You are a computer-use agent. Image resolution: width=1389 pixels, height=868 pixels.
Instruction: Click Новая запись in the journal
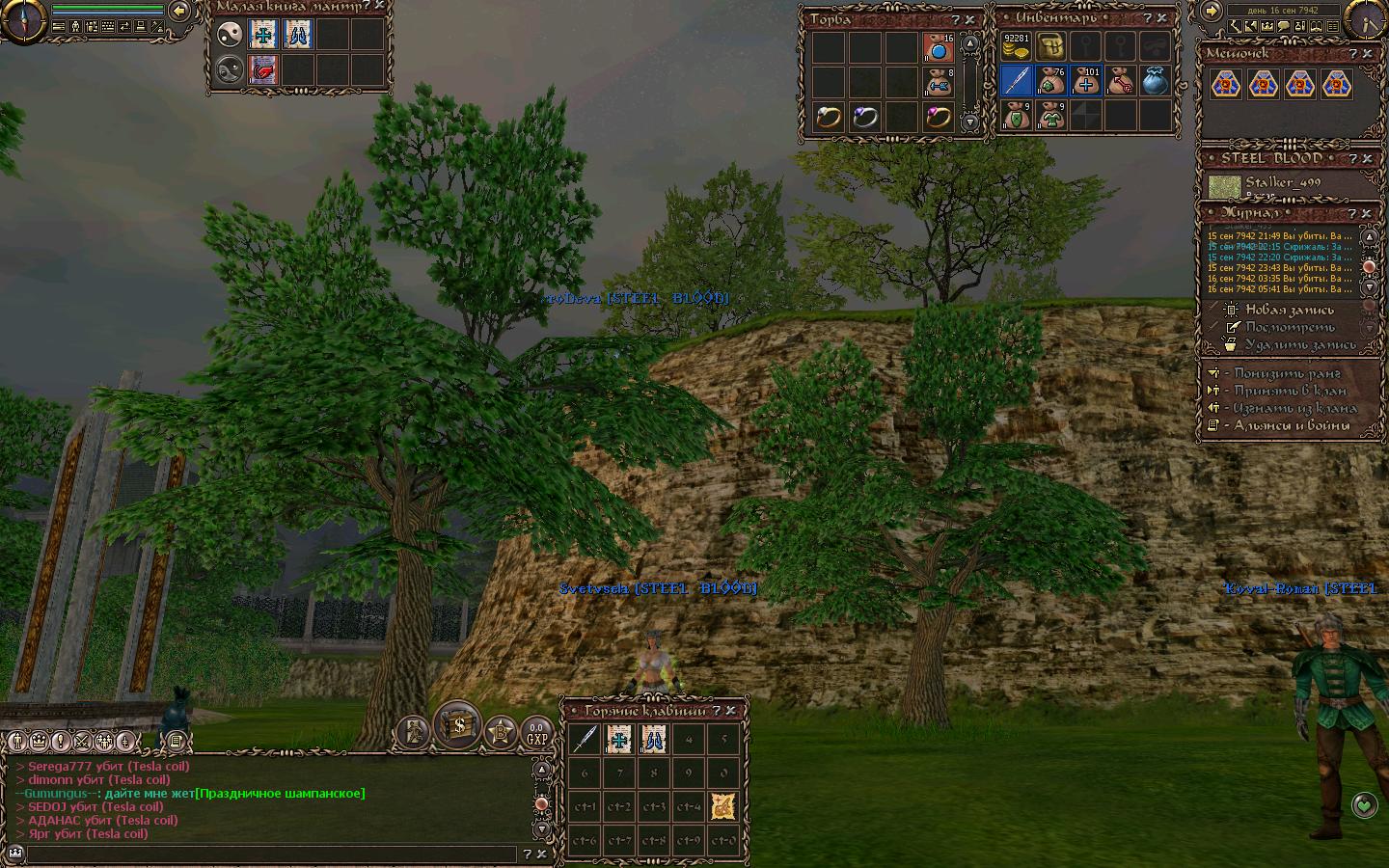pyautogui.click(x=1289, y=310)
